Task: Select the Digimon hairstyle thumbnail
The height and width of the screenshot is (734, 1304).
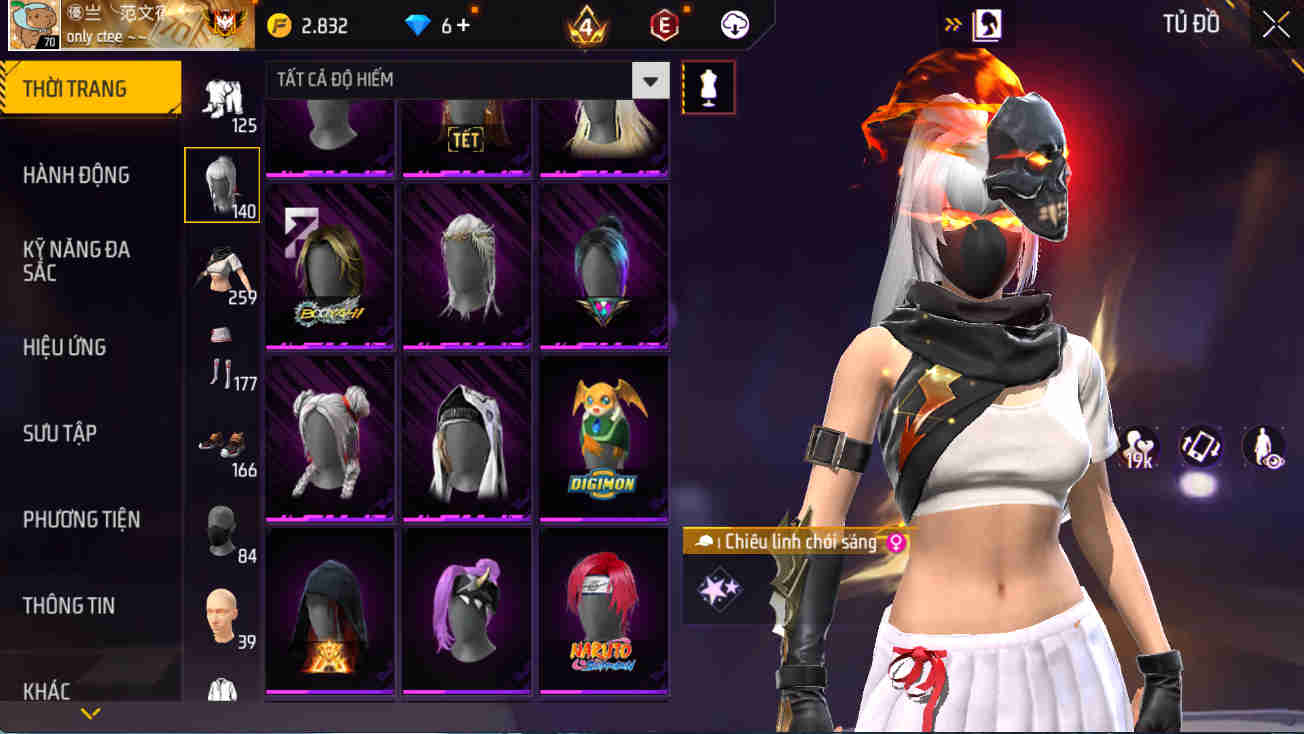Action: 603,437
